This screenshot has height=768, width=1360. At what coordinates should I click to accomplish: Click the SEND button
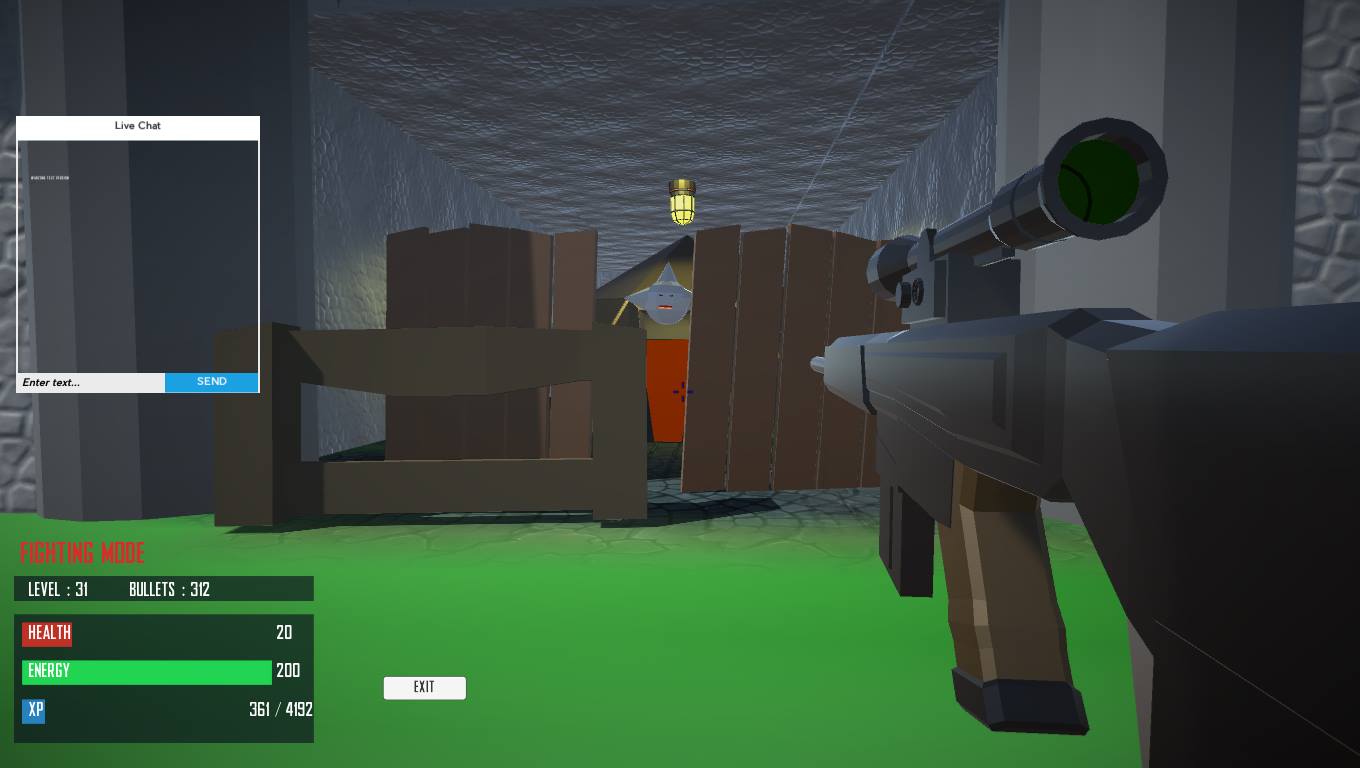pos(211,382)
